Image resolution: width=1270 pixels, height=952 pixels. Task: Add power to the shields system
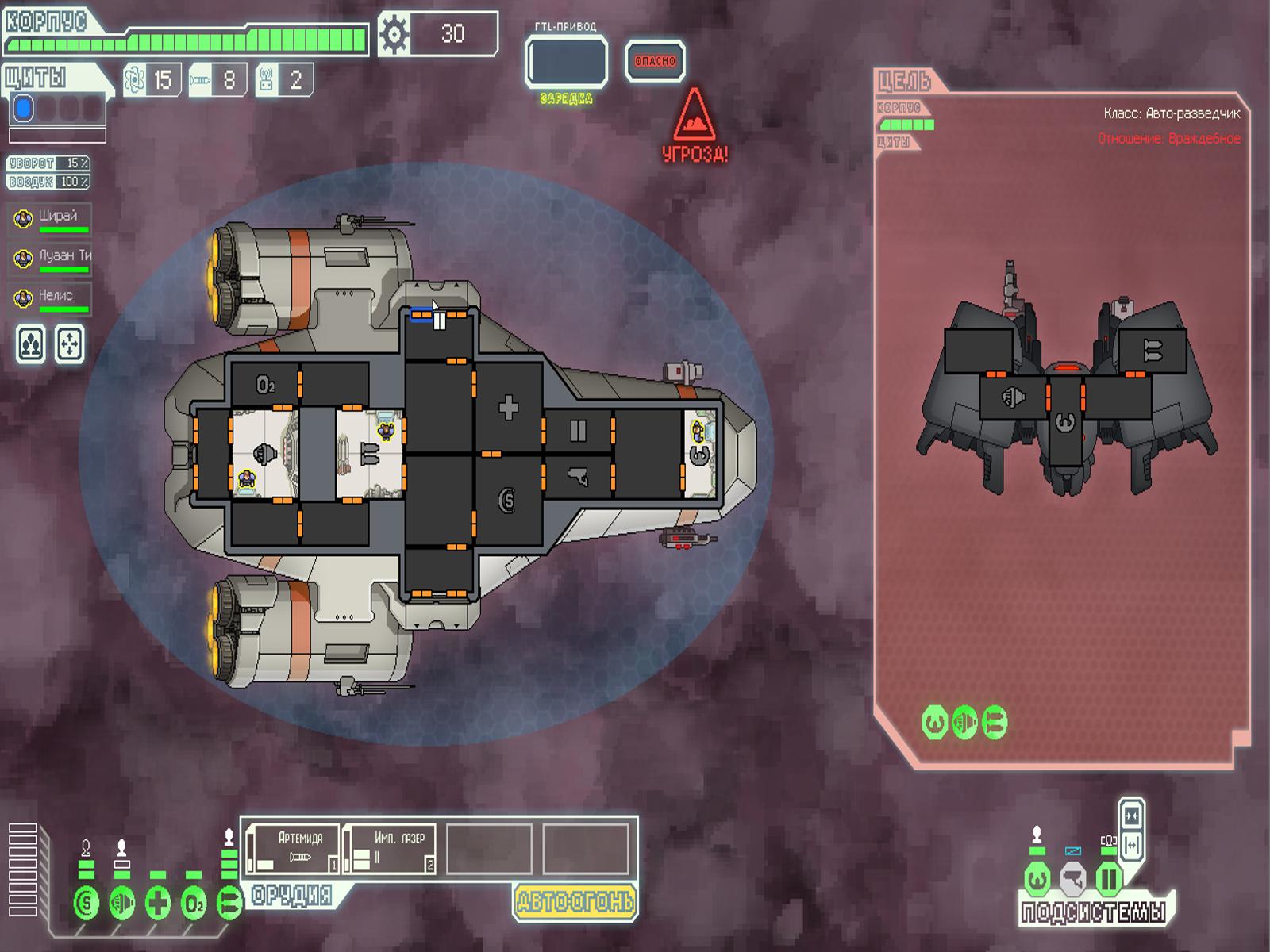tap(86, 903)
